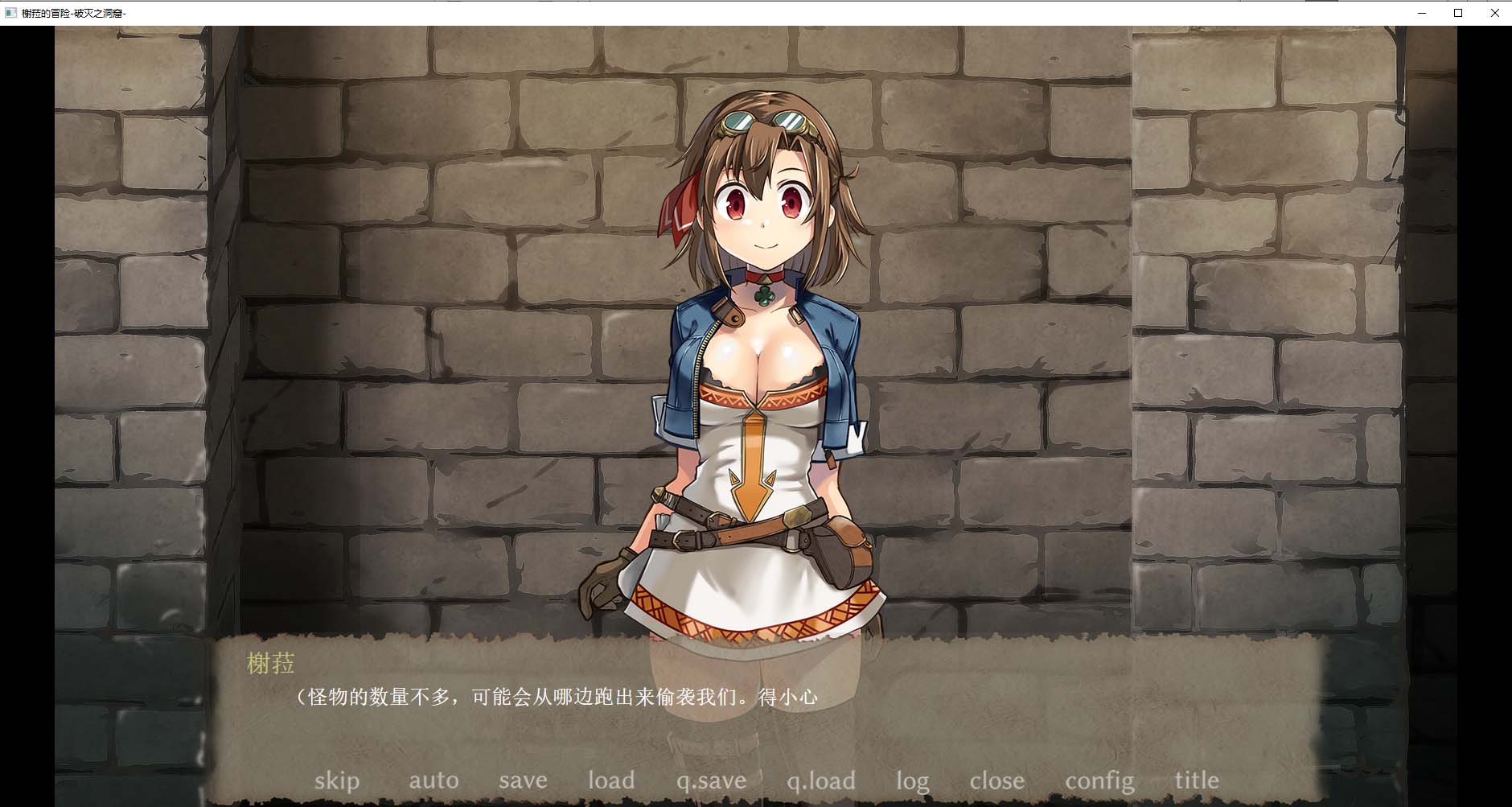Close the game window

tap(1494, 13)
